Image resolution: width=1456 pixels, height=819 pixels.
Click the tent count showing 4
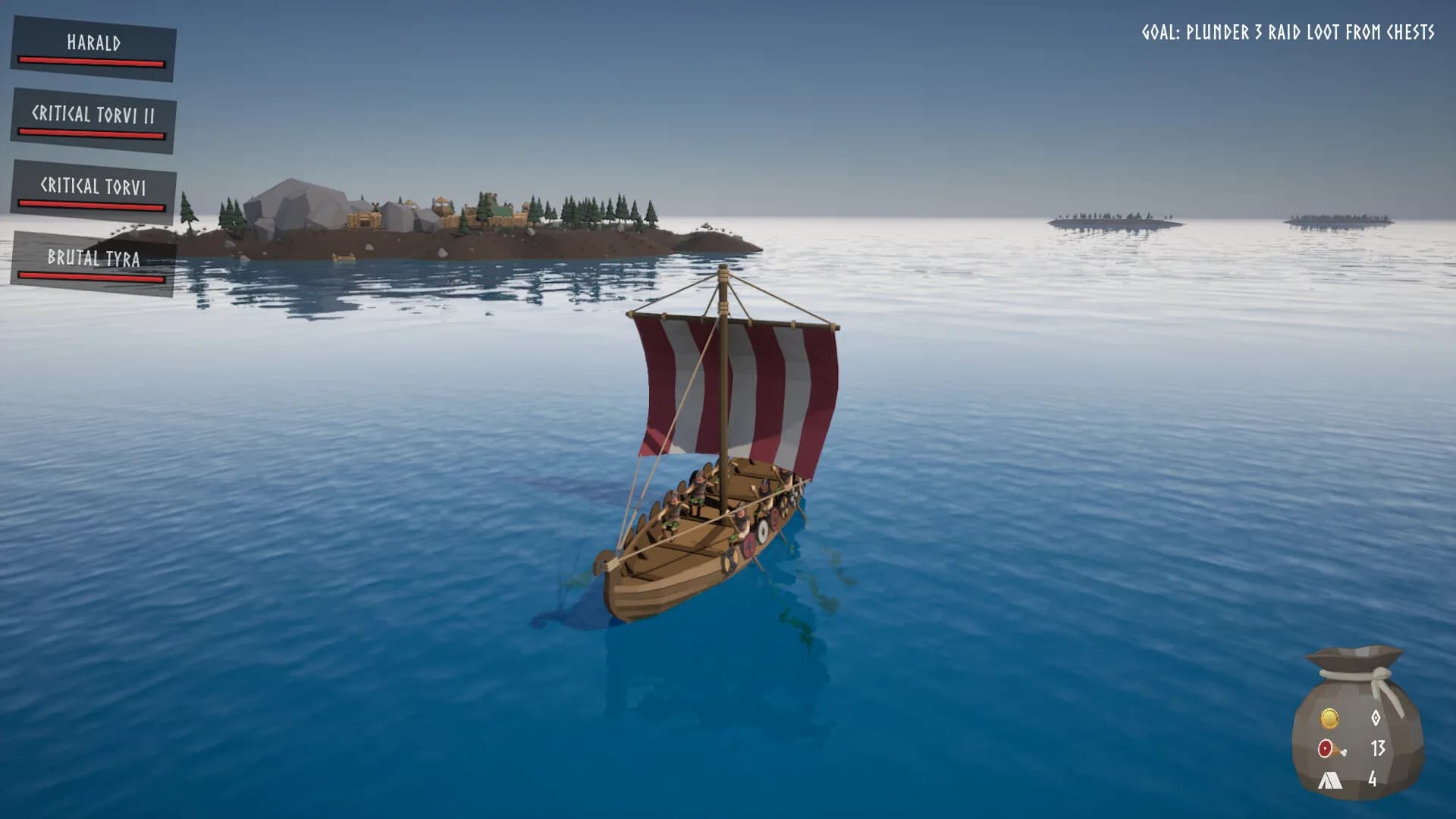pos(1374,780)
